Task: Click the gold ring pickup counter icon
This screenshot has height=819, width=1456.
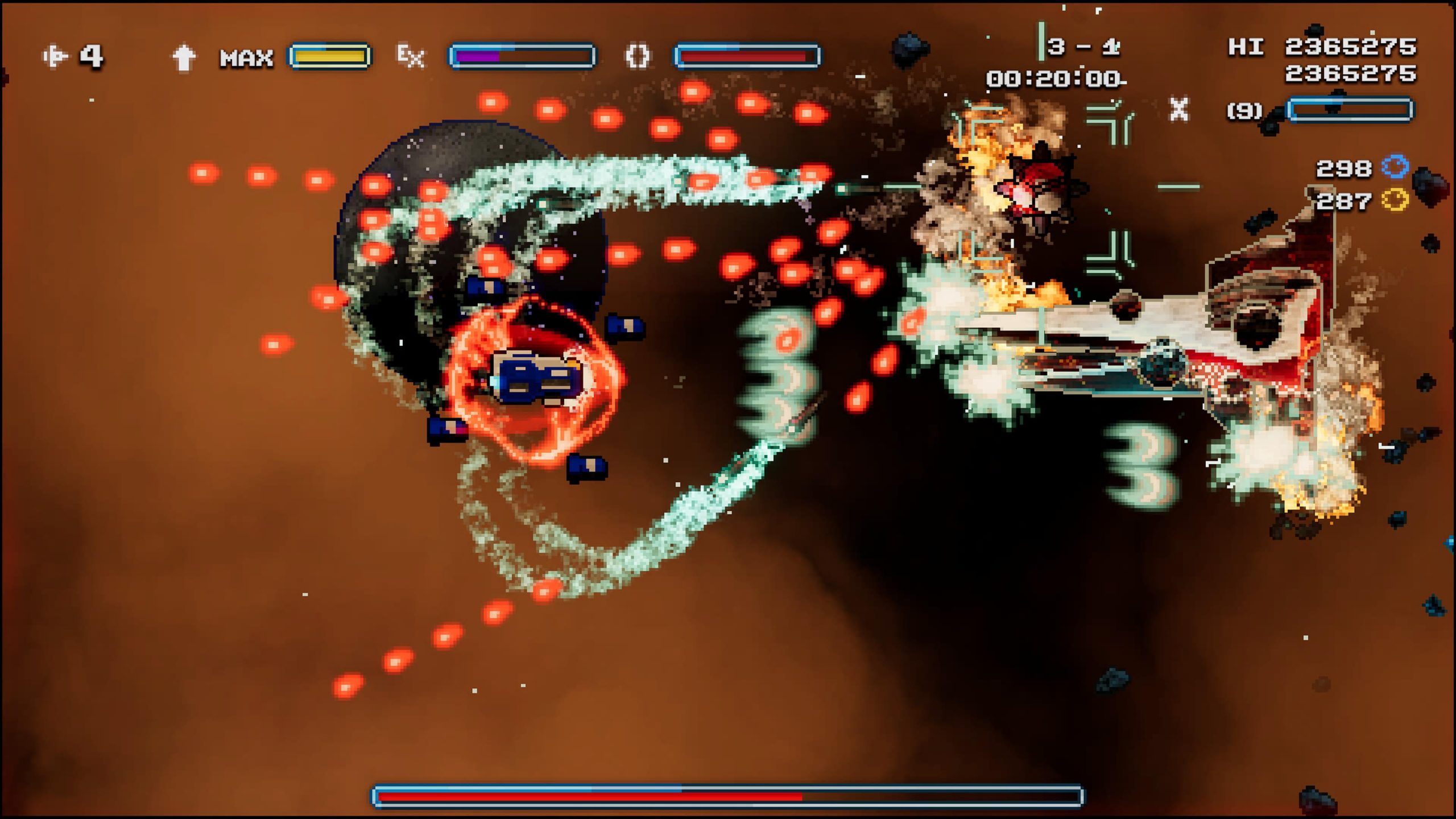Action: point(1395,200)
